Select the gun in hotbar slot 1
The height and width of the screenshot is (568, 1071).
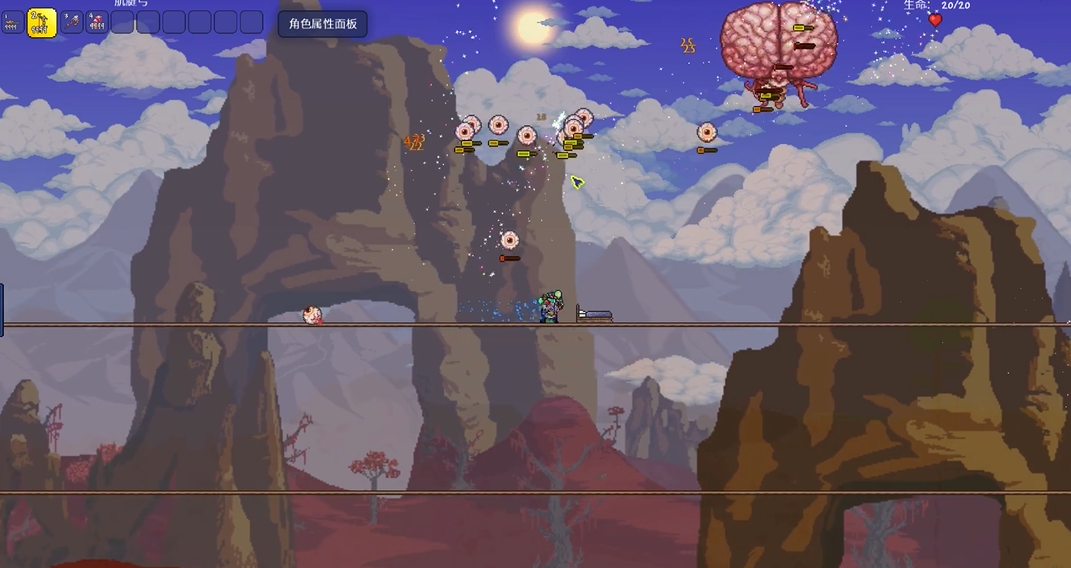tap(13, 22)
